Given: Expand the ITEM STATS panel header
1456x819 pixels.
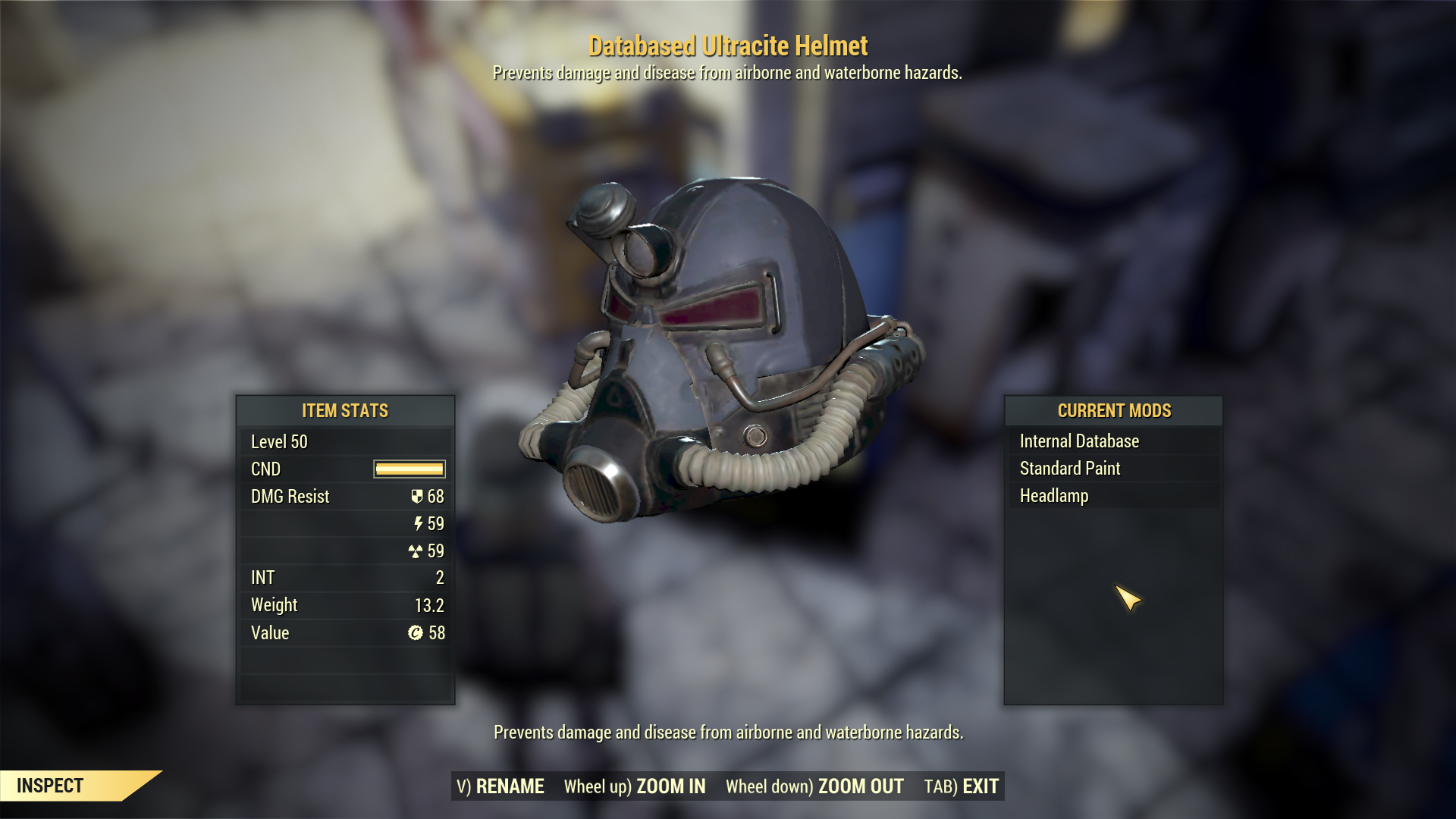Looking at the screenshot, I should pyautogui.click(x=345, y=411).
